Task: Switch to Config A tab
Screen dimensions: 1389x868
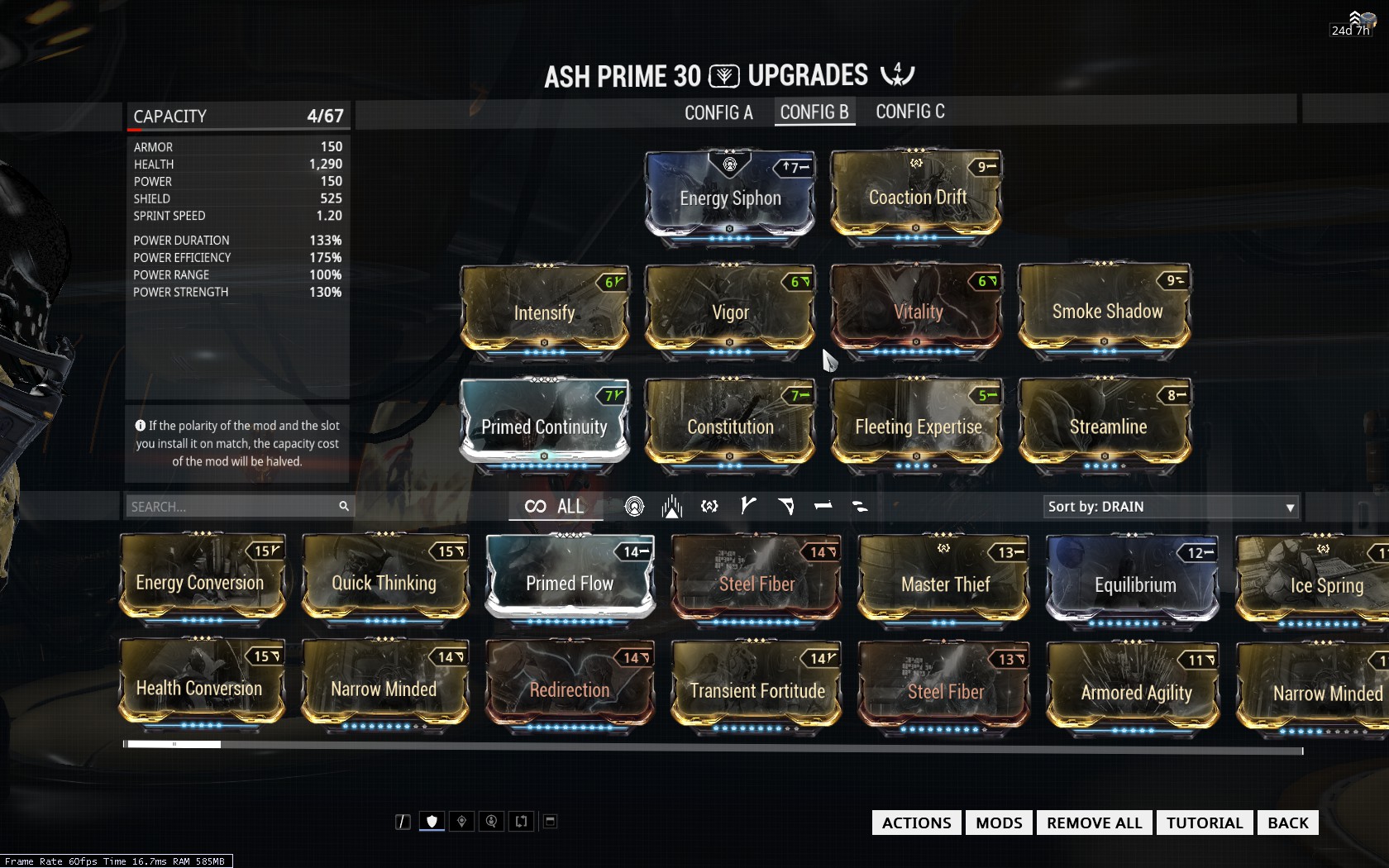Action: 718,112
